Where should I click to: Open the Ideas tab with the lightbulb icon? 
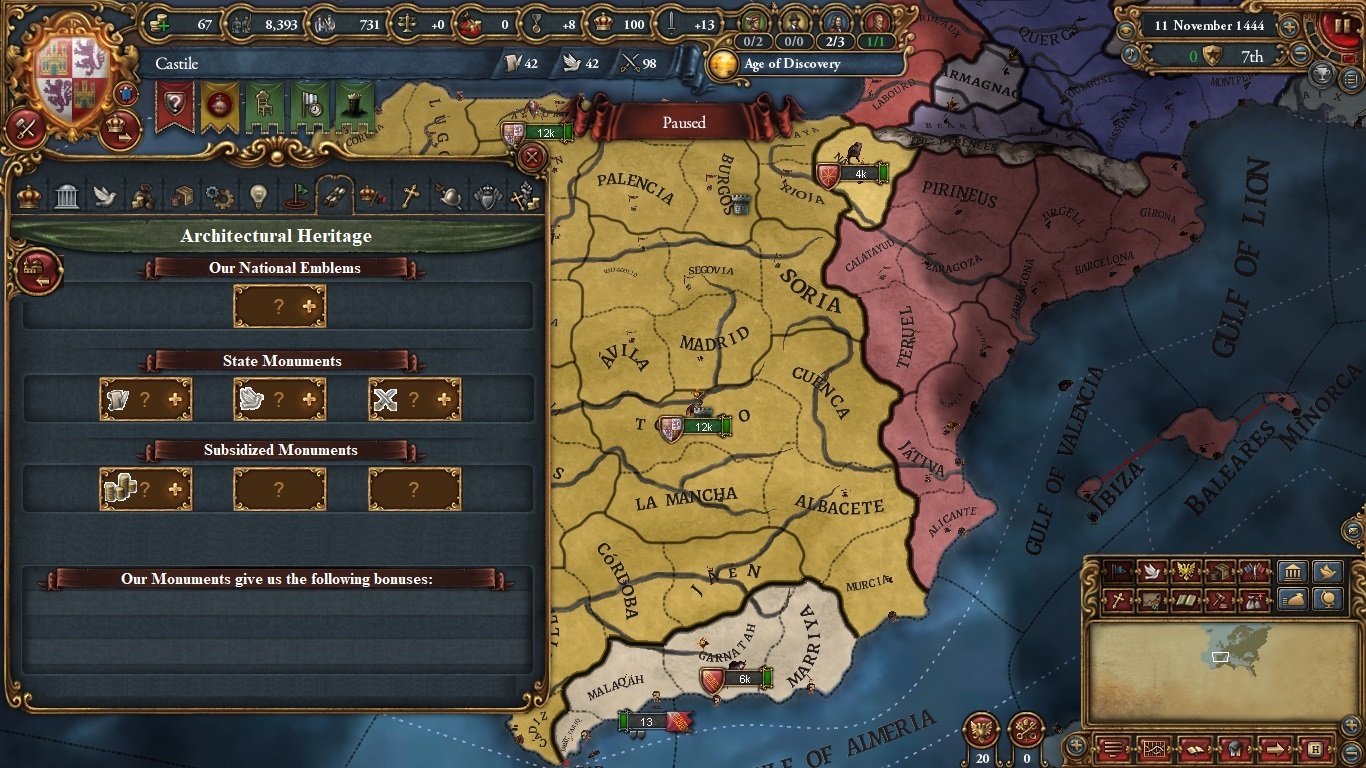[x=257, y=197]
